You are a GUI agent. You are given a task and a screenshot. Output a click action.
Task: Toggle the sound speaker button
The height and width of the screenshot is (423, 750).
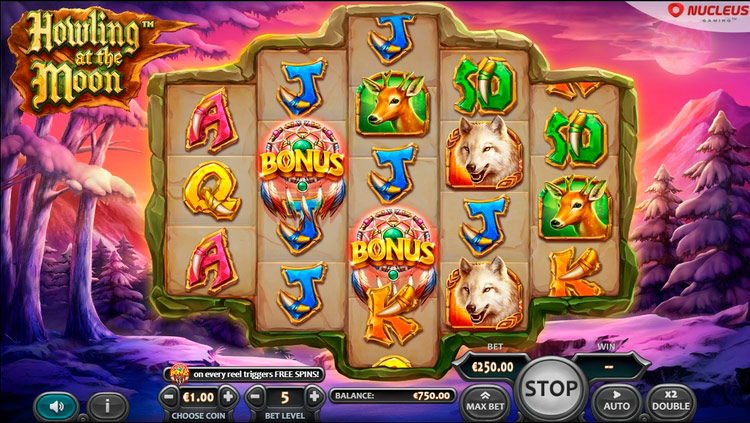pos(55,406)
